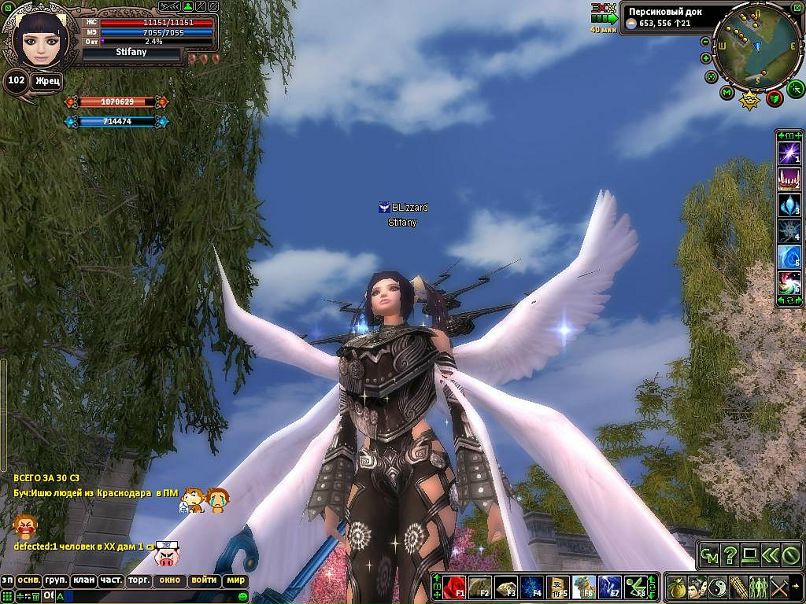This screenshot has width=806, height=604.
Task: Switch to the "осн." chat tab
Action: click(26, 580)
